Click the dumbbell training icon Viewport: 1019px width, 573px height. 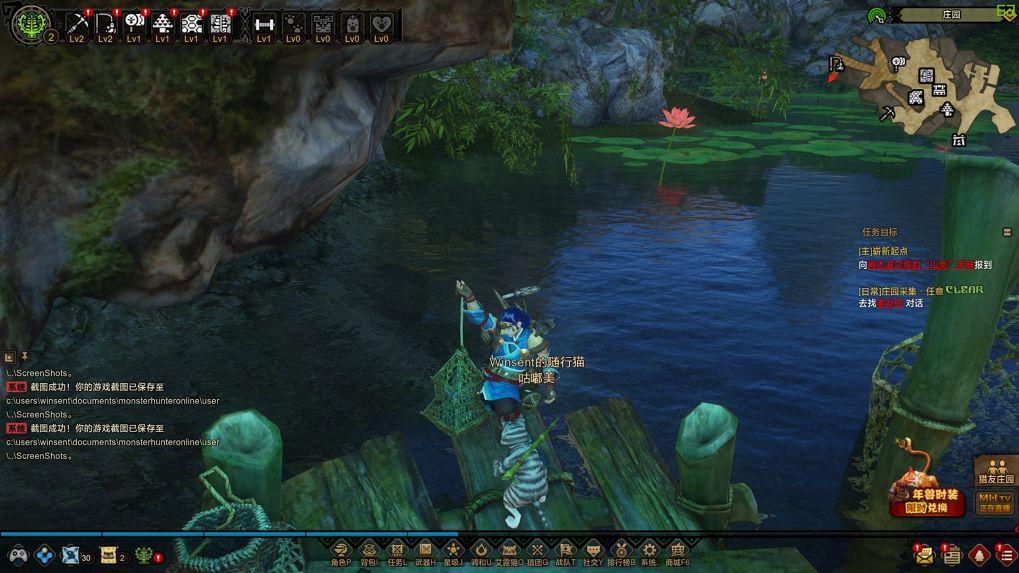click(x=264, y=24)
